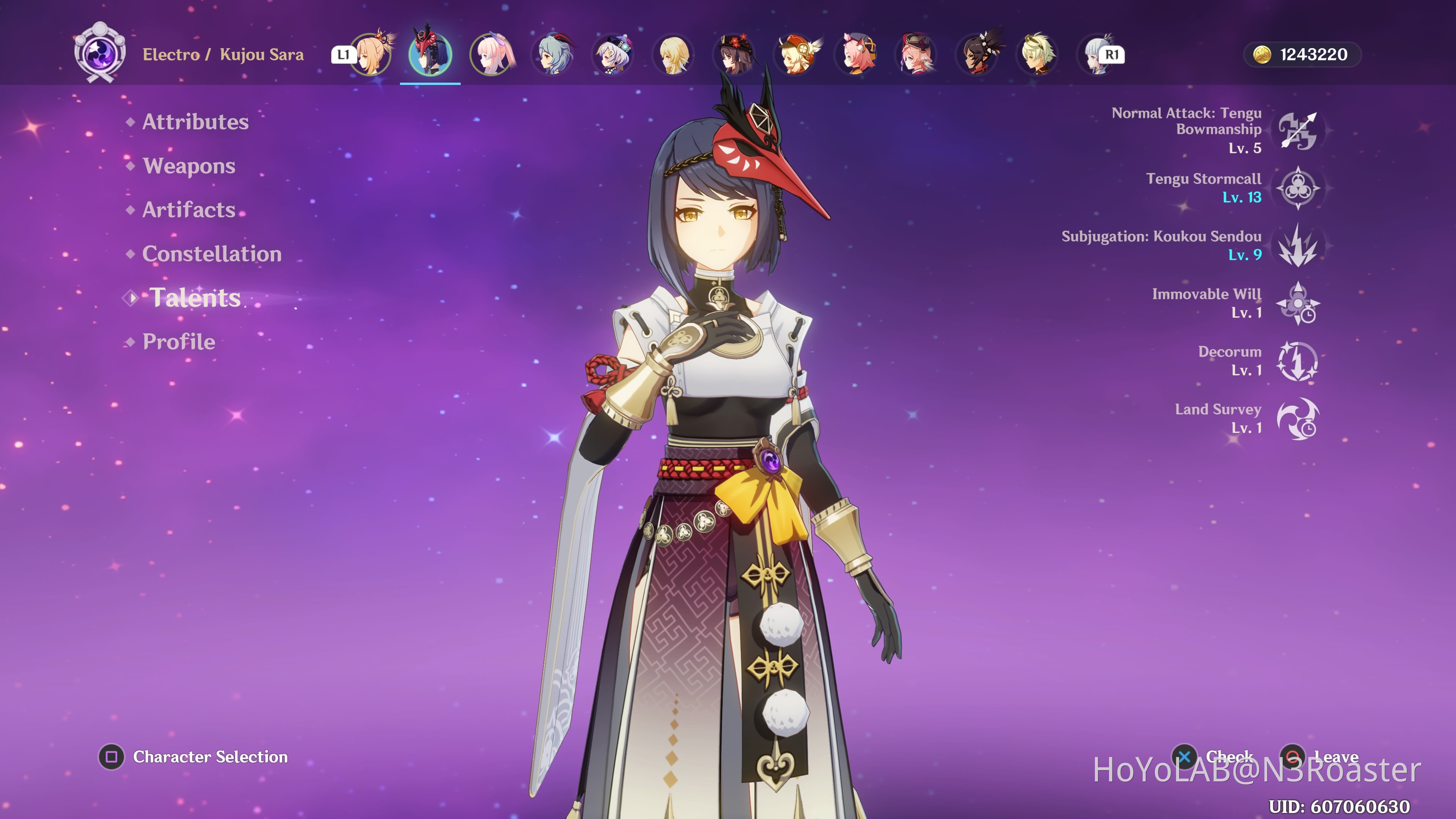The height and width of the screenshot is (819, 1456).
Task: Select the pink-haired Kokomi portrait
Action: [x=492, y=55]
